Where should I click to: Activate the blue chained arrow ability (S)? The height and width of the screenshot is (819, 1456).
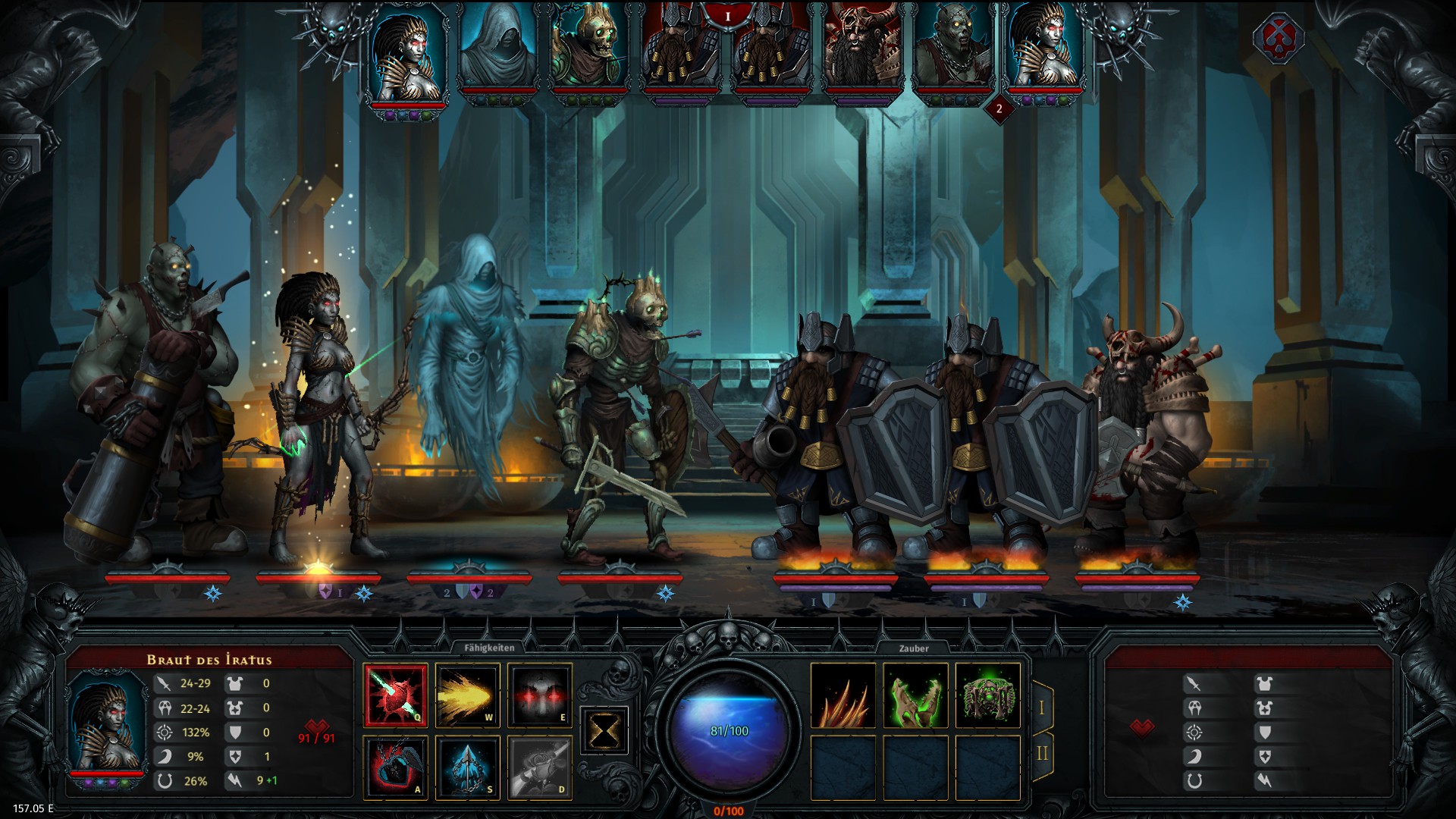coord(467,767)
